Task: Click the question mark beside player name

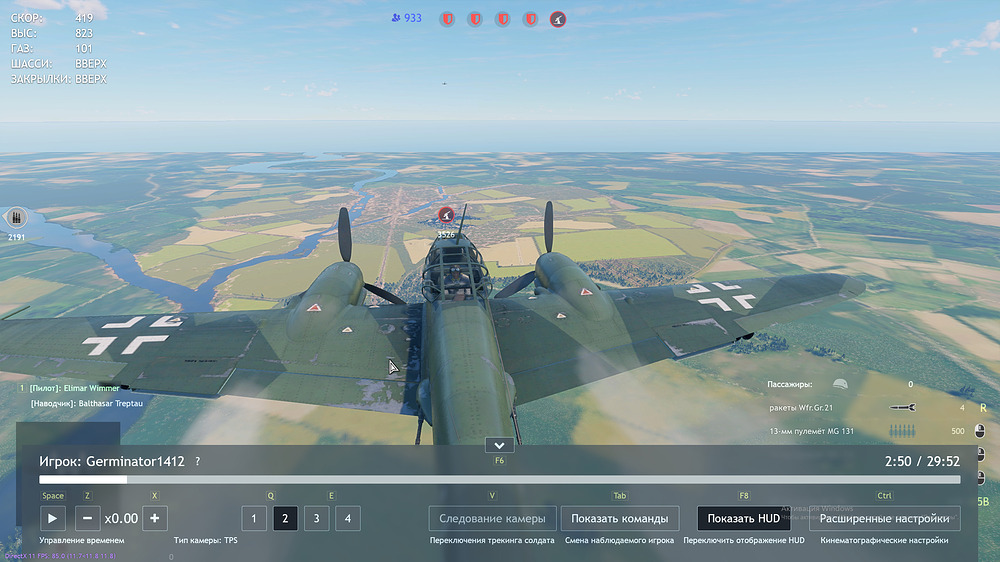Action: pos(198,462)
